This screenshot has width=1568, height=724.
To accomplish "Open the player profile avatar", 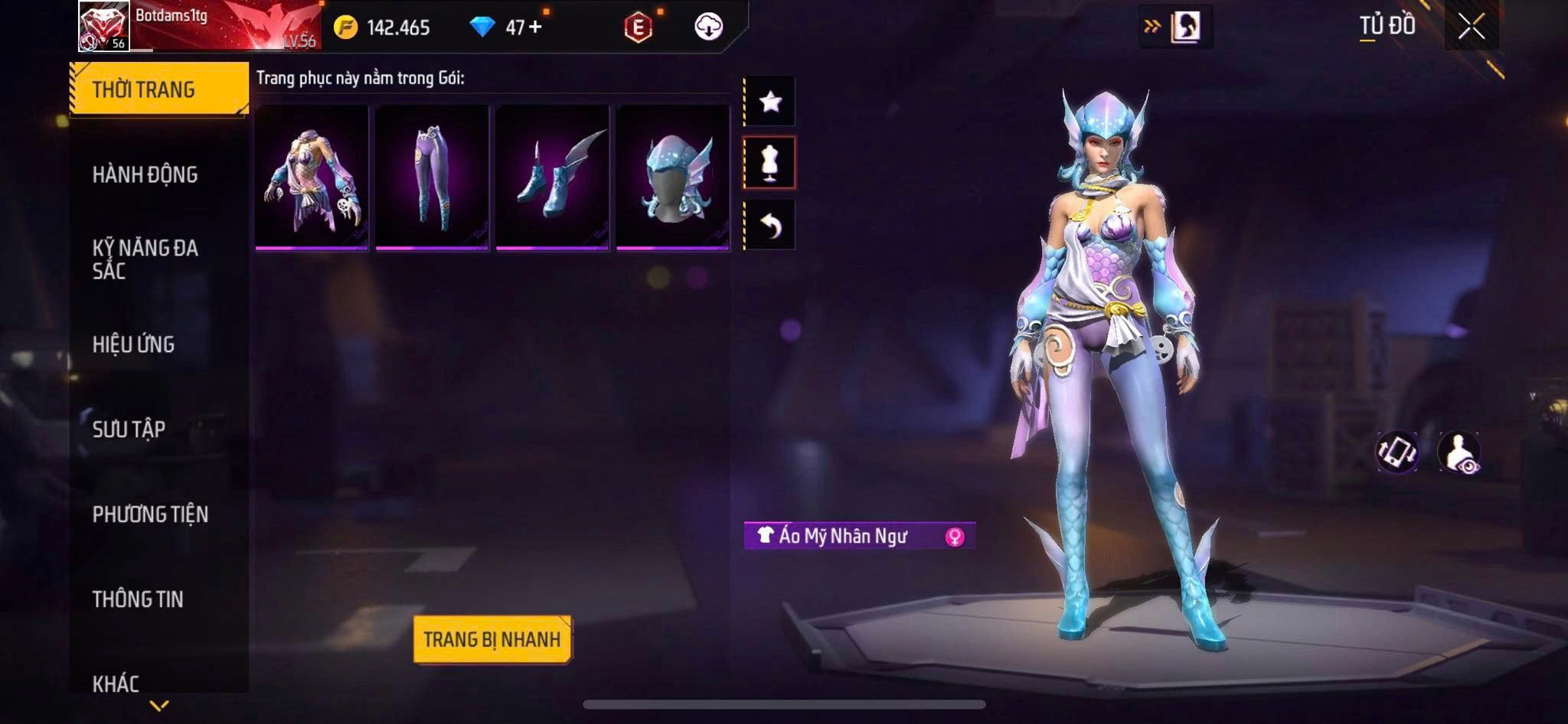I will point(104,27).
